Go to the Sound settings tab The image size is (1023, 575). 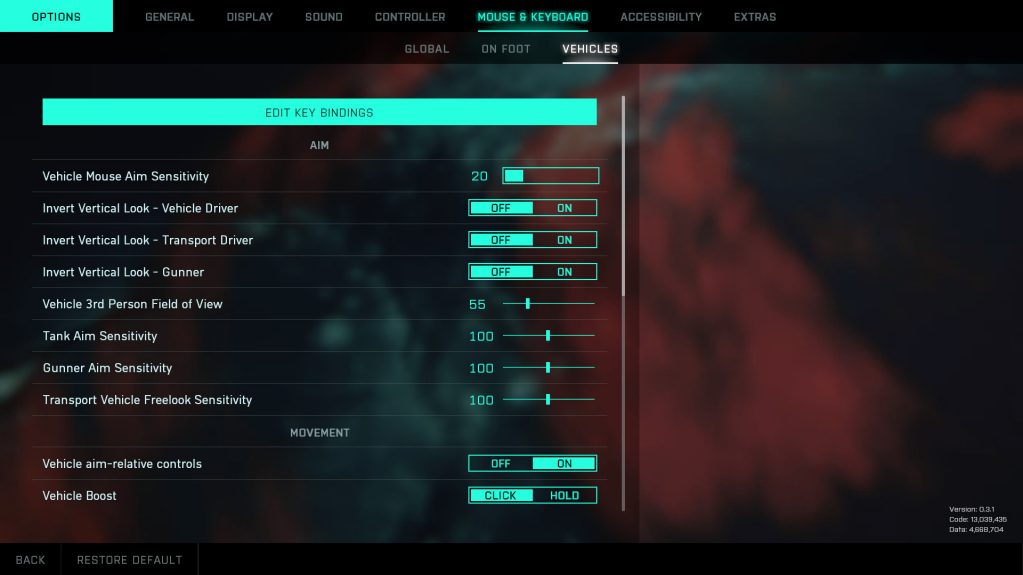[324, 17]
